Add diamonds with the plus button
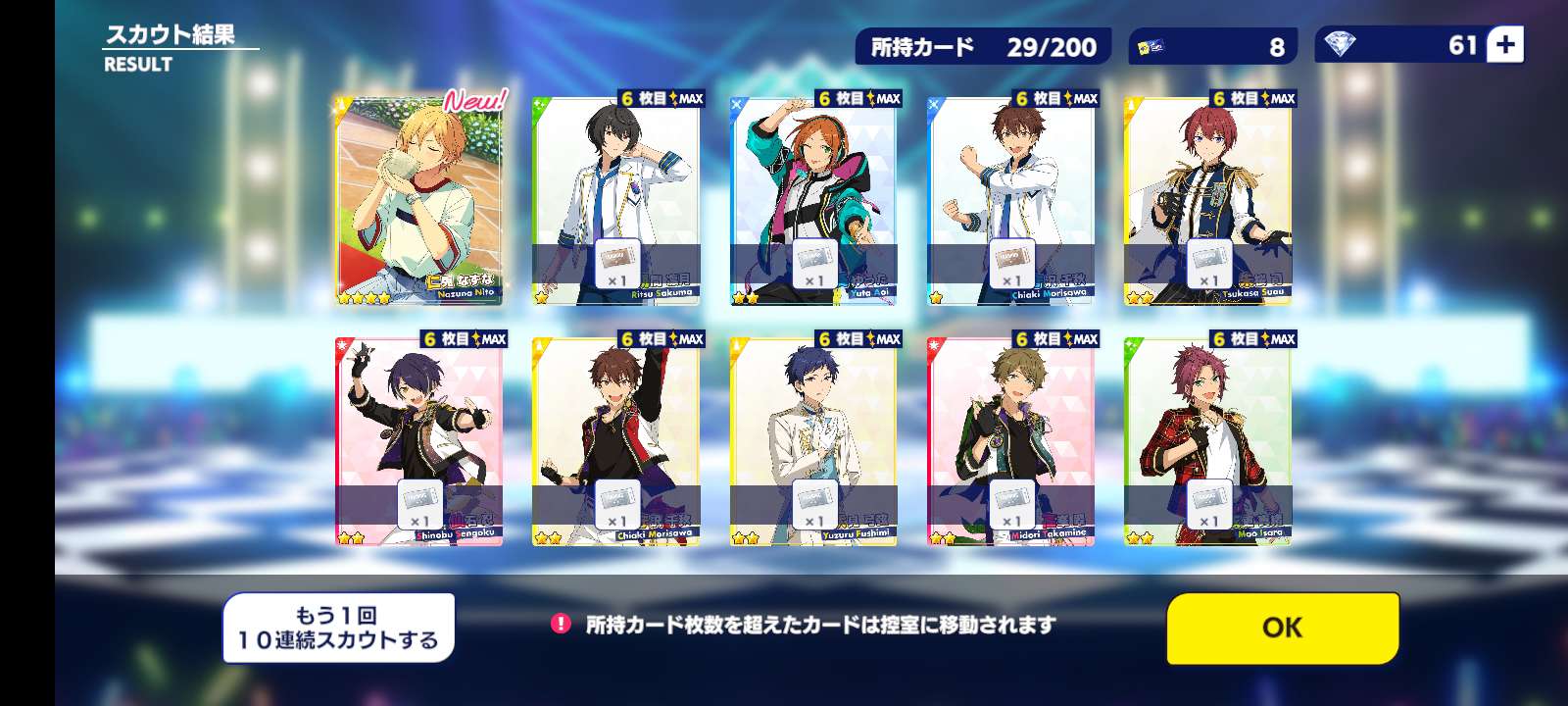The height and width of the screenshot is (706, 1568). [1505, 45]
